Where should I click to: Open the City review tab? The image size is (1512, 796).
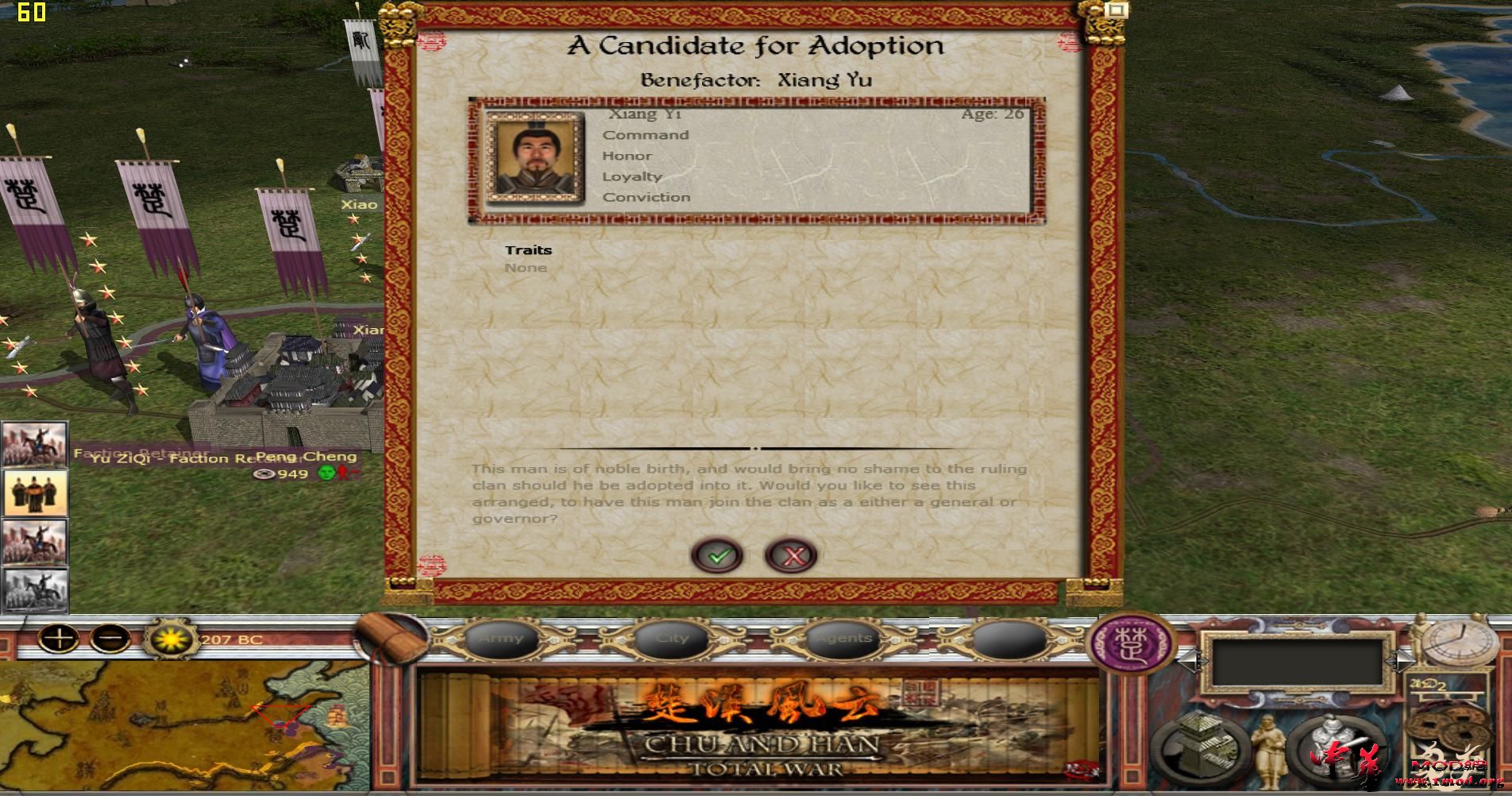[671, 638]
